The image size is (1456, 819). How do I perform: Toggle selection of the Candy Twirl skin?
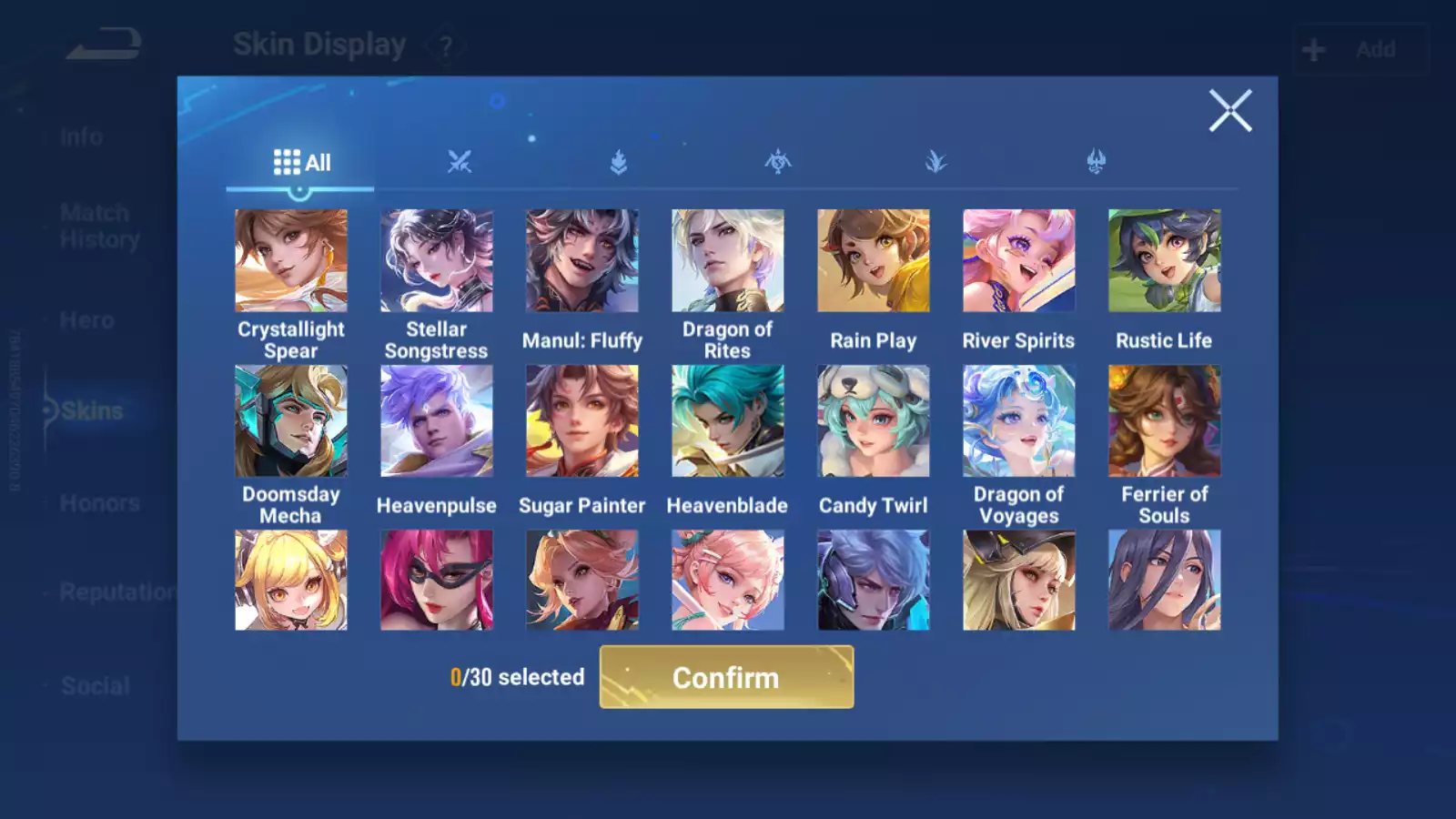[x=874, y=420]
